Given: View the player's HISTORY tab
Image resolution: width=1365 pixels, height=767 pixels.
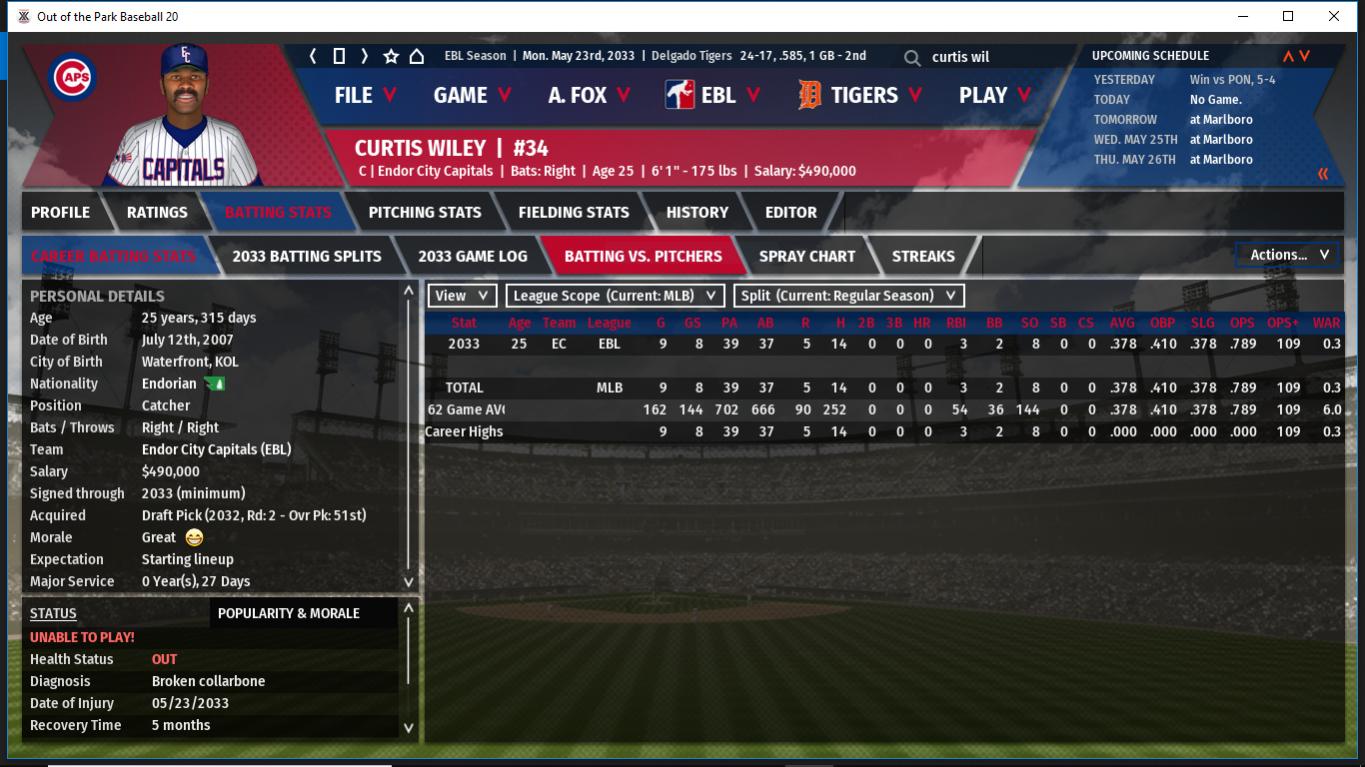Looking at the screenshot, I should tap(697, 212).
